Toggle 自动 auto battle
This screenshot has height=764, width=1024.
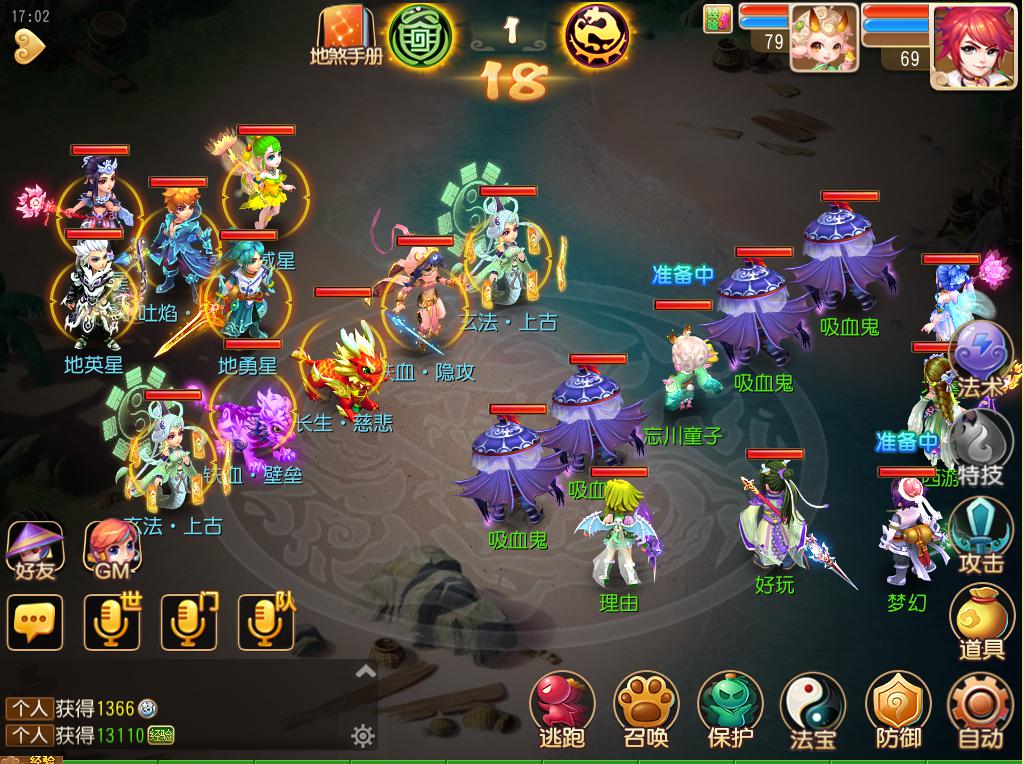pos(979,708)
